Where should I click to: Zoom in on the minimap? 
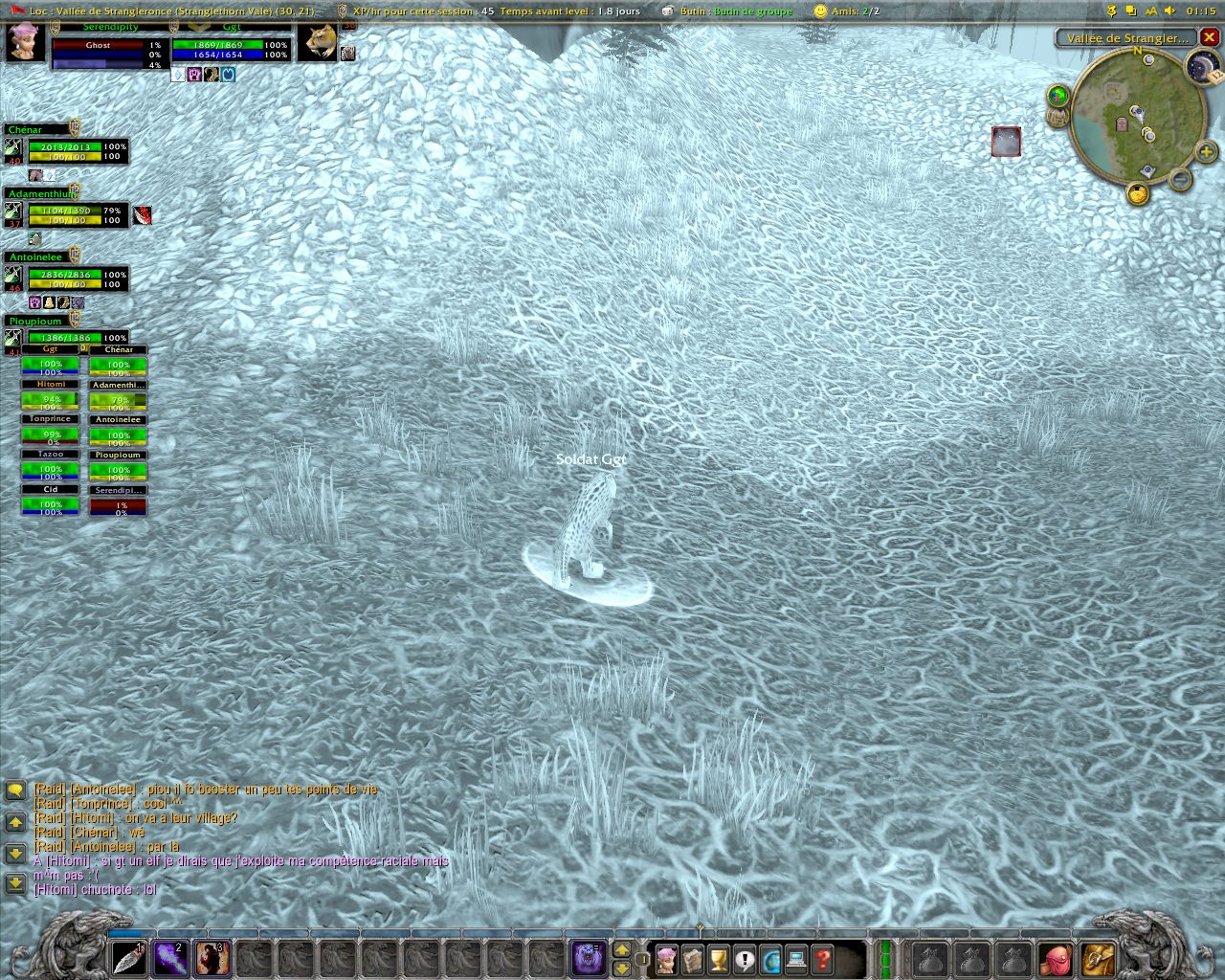pyautogui.click(x=1206, y=152)
